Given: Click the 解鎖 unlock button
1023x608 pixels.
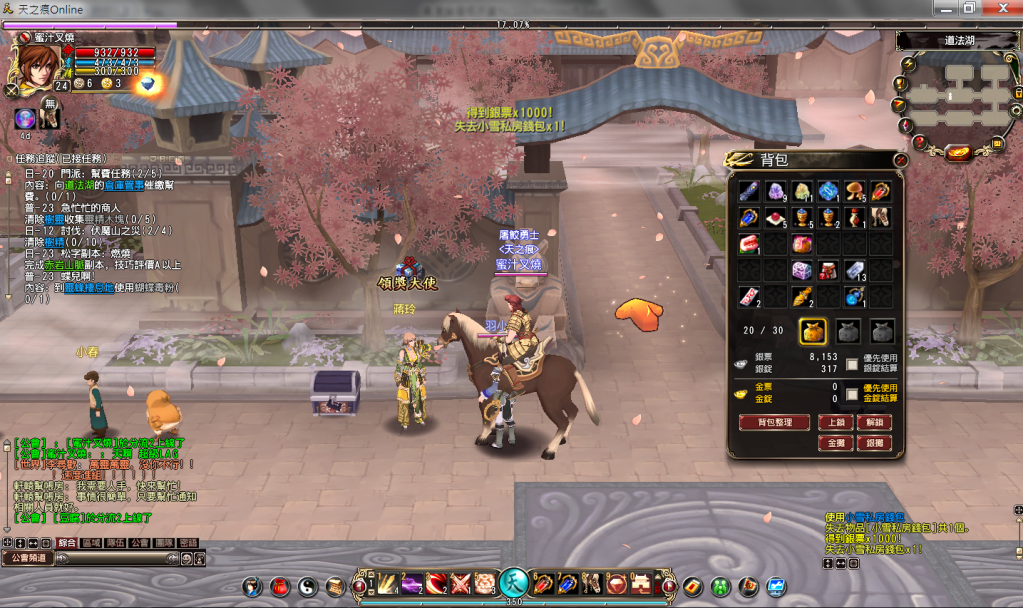Looking at the screenshot, I should tap(873, 423).
